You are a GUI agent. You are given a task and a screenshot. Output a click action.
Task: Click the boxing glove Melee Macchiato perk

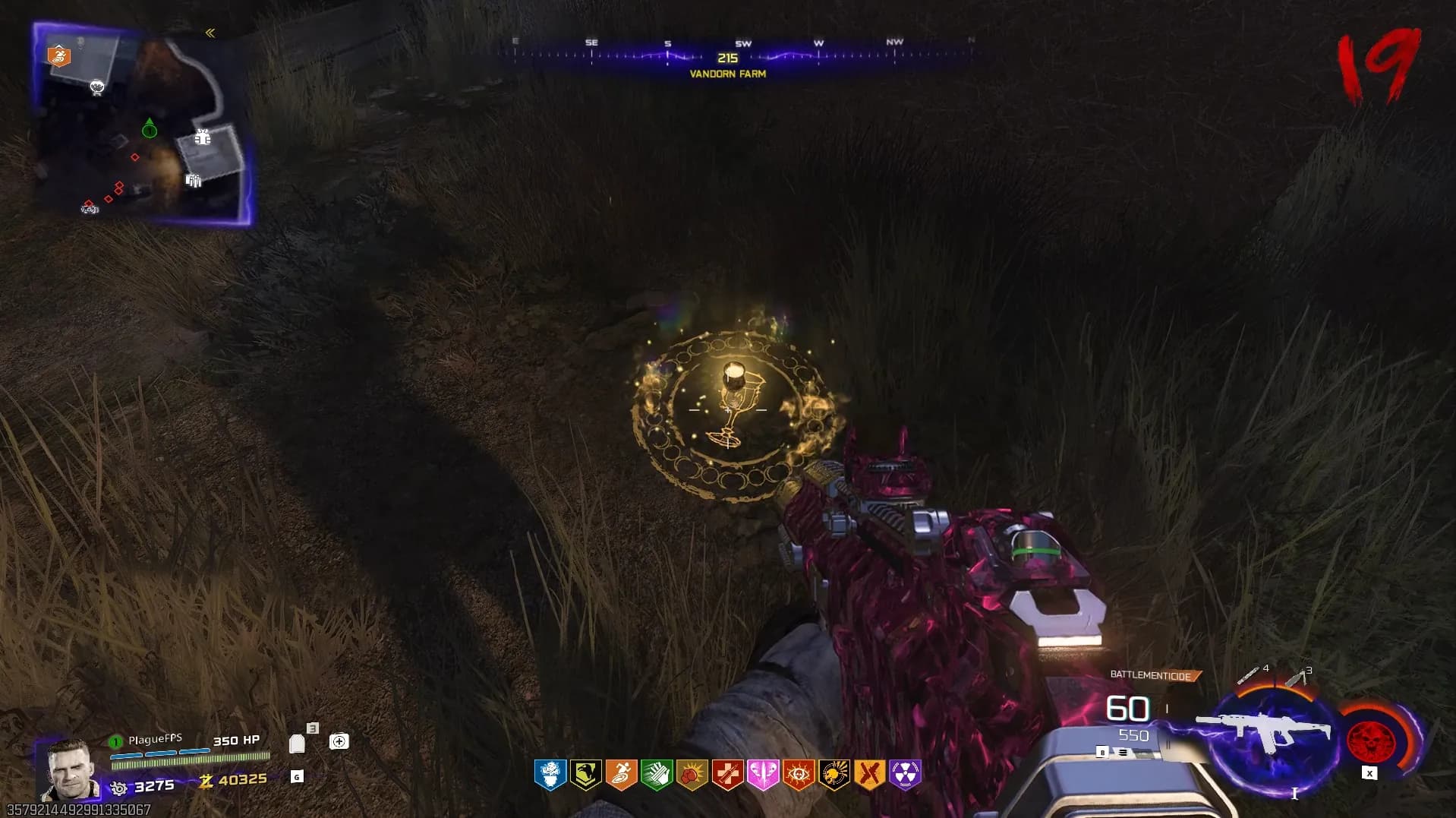[692, 775]
